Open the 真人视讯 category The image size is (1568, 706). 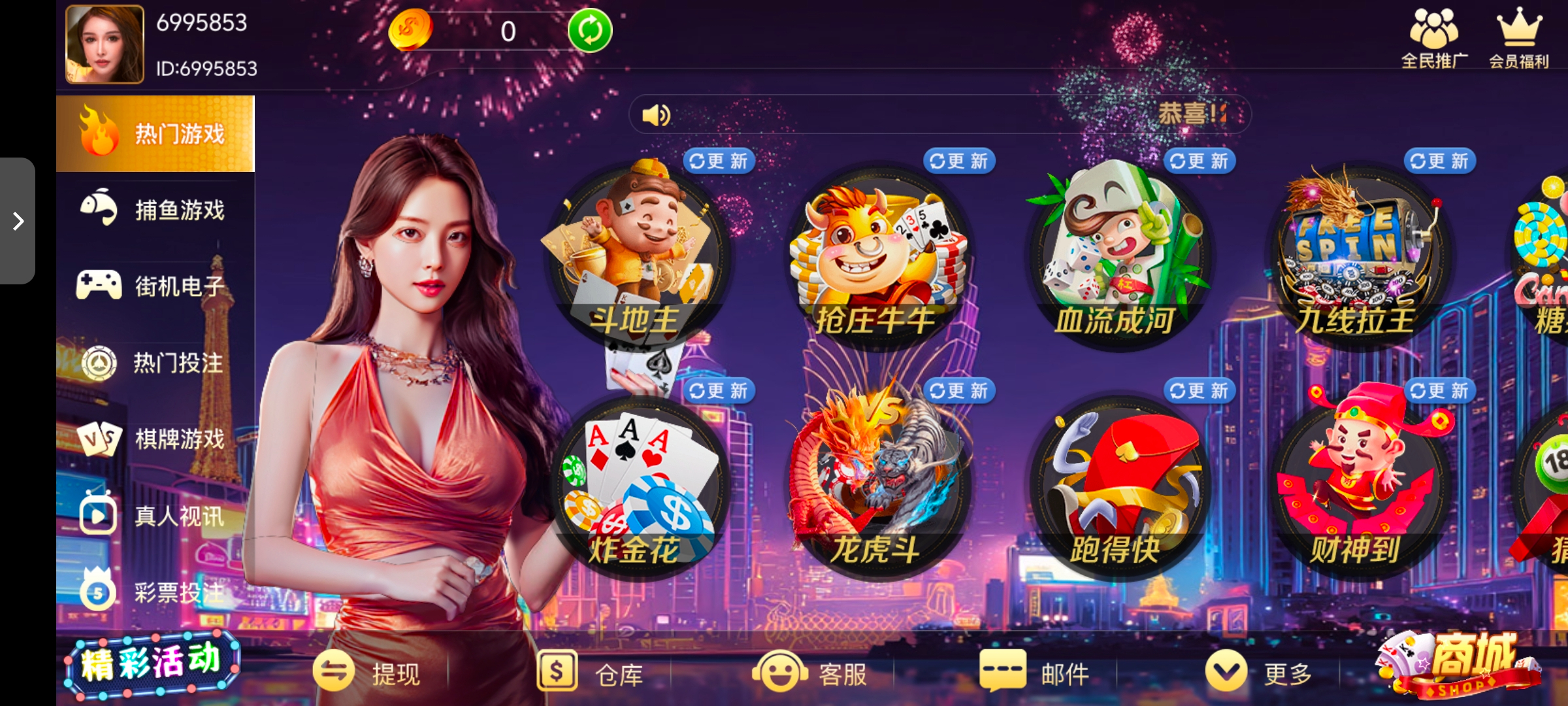155,516
